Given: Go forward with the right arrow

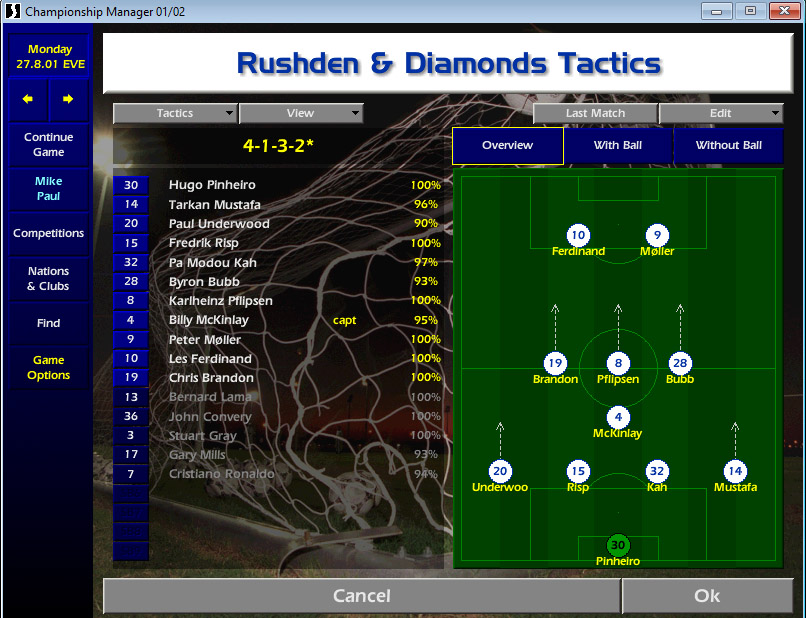Looking at the screenshot, I should [68, 100].
